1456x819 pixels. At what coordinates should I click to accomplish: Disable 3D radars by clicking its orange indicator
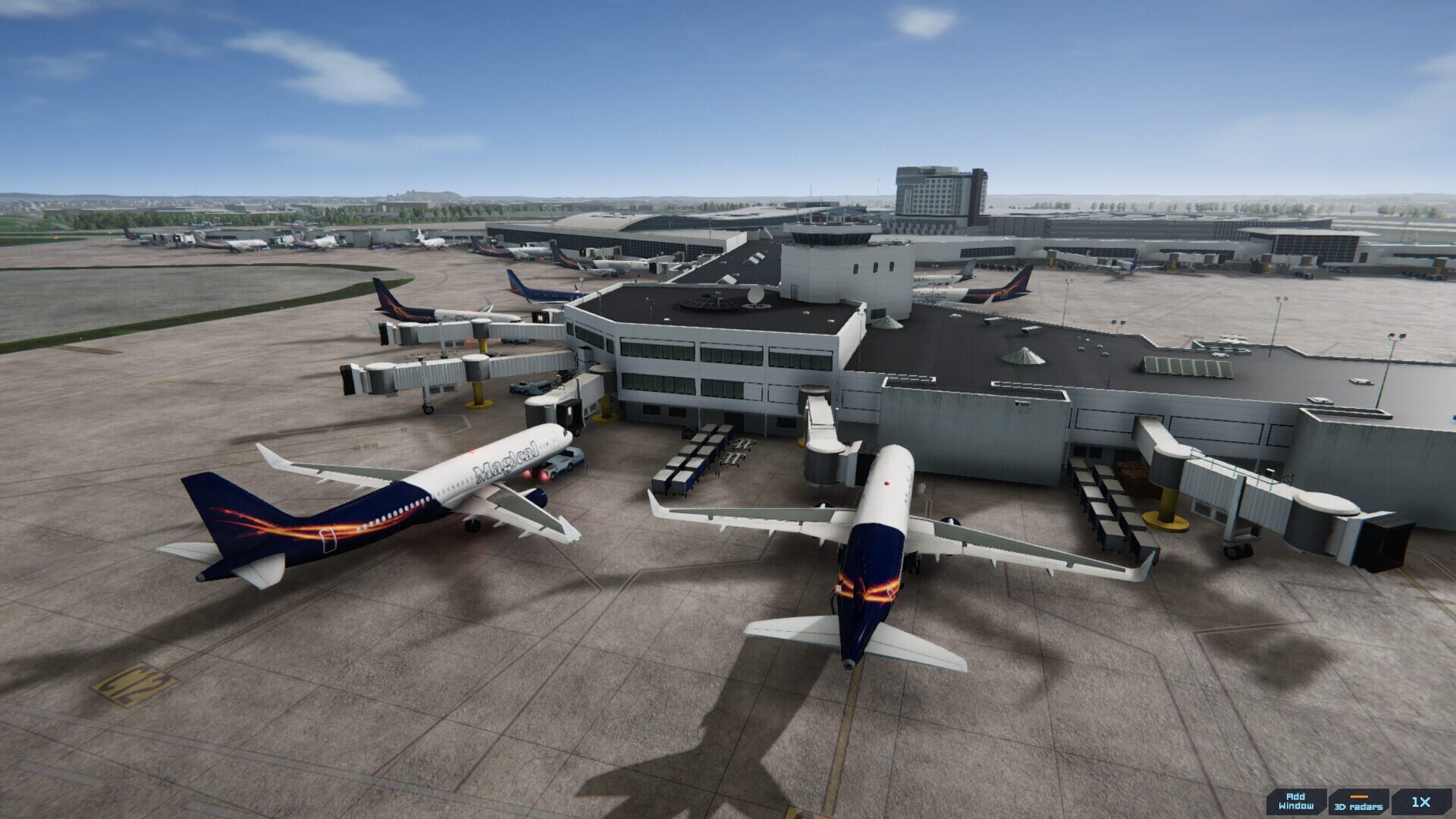click(1358, 796)
